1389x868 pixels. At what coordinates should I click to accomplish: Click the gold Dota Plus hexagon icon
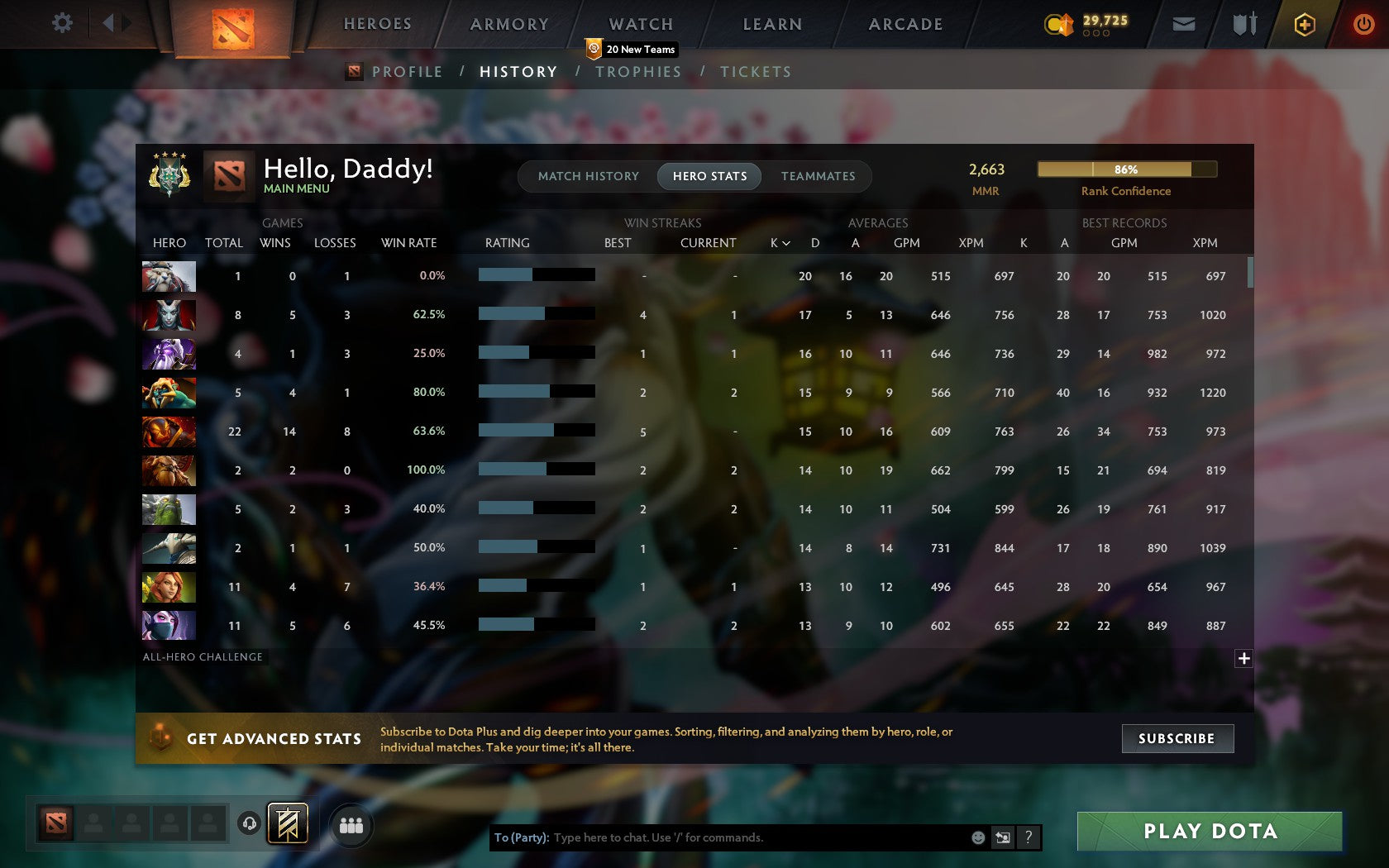(x=1306, y=24)
